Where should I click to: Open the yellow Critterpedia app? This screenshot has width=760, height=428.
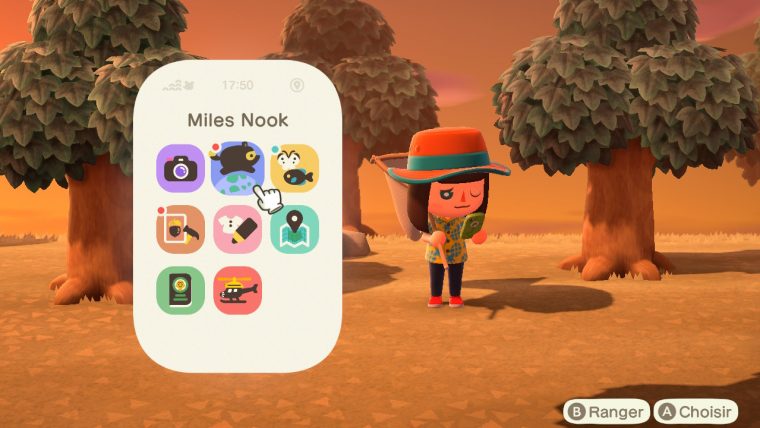click(x=294, y=169)
